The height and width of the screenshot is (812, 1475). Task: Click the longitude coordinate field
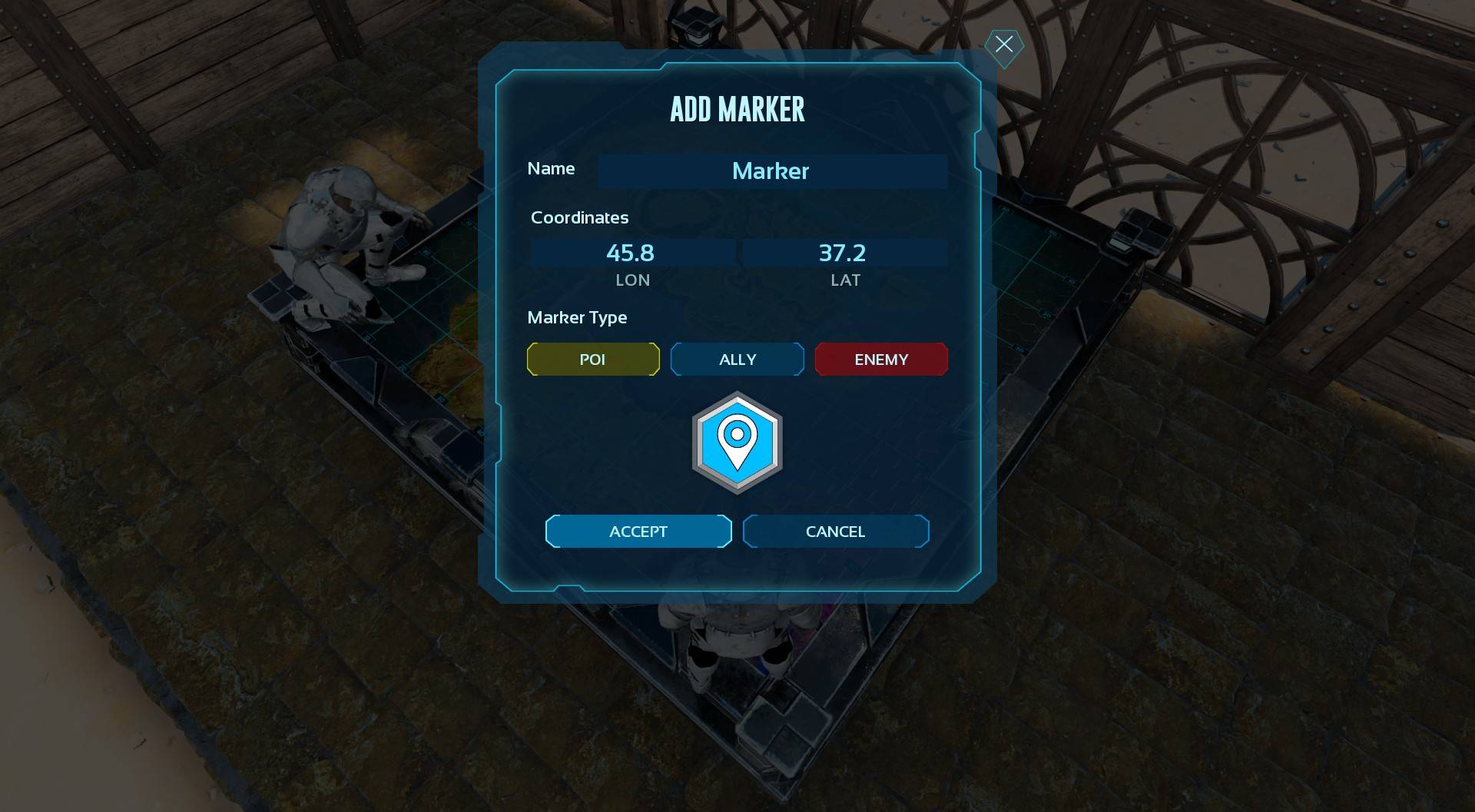point(631,253)
